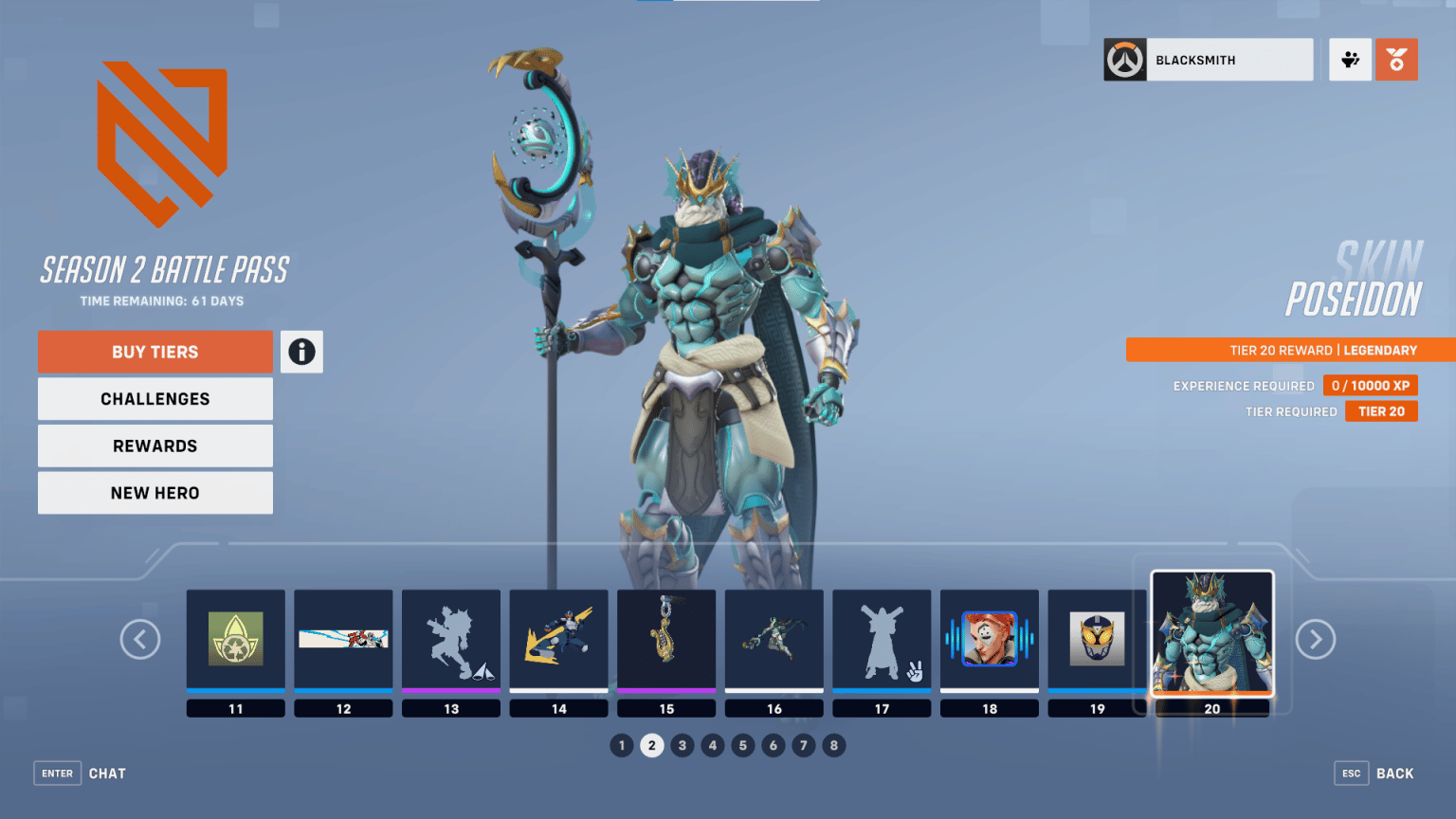Open the REWARDS section
The width and height of the screenshot is (1456, 819).
(x=155, y=446)
